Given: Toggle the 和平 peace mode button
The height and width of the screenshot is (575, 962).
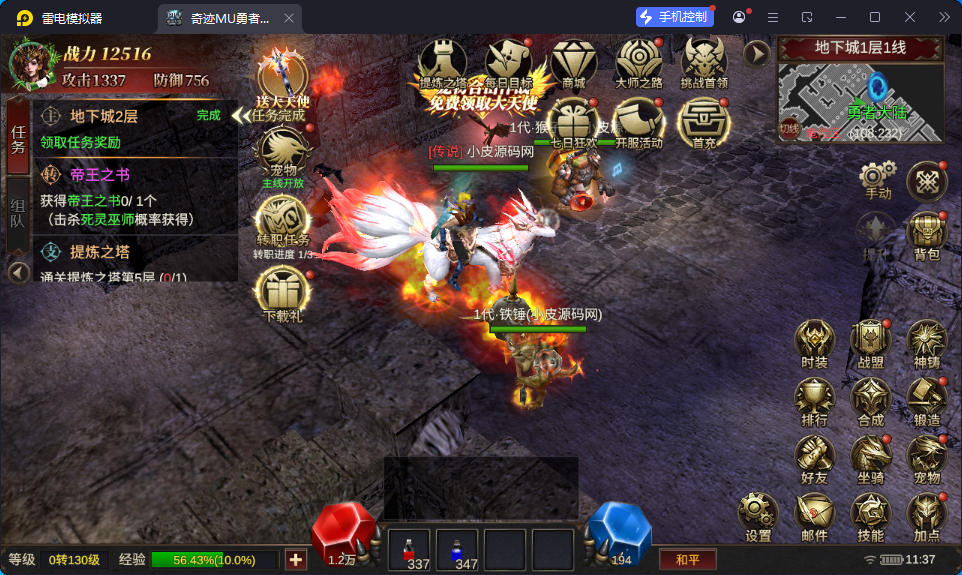Looking at the screenshot, I should tap(687, 559).
